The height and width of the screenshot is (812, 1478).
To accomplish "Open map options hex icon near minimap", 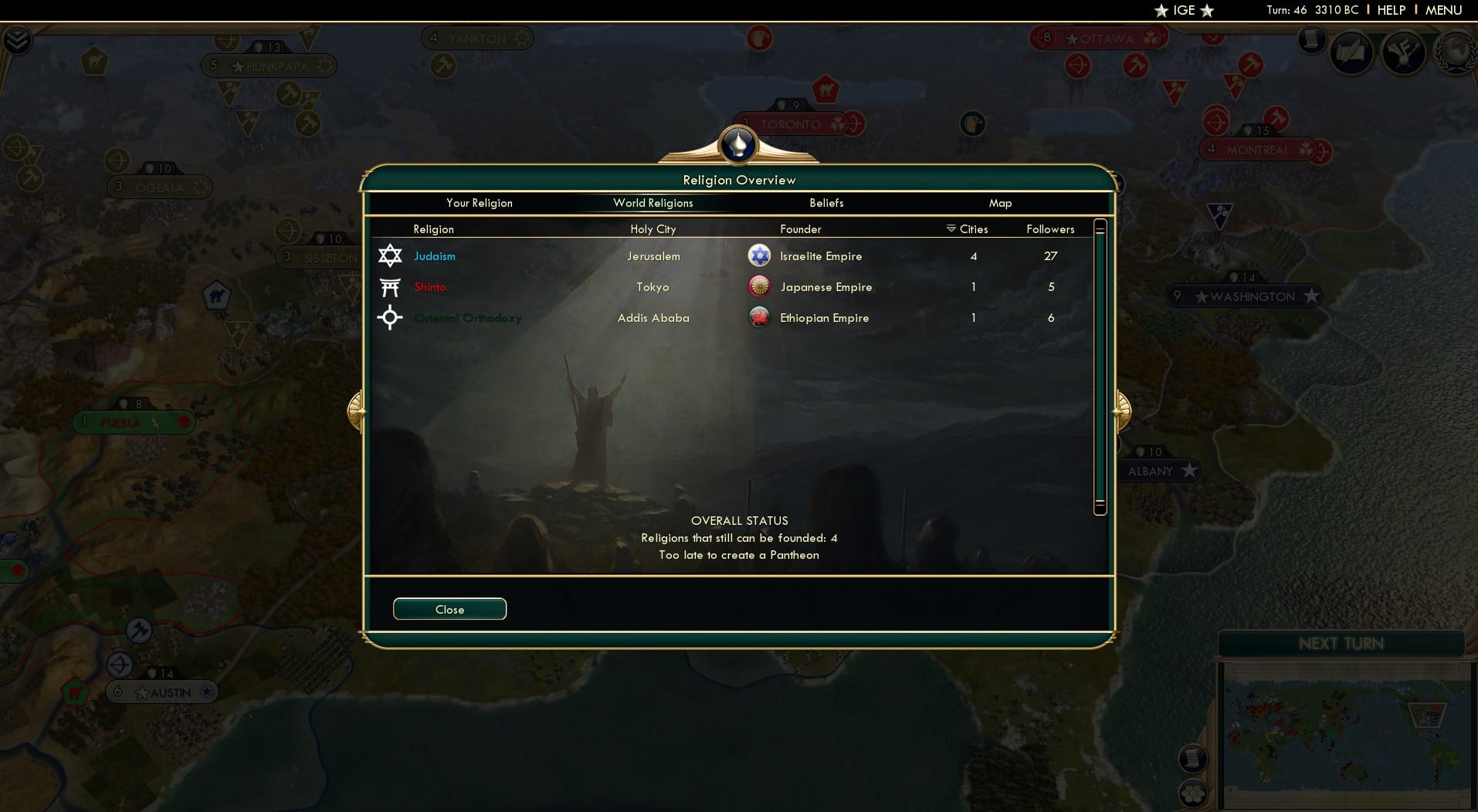I will pos(1192,792).
